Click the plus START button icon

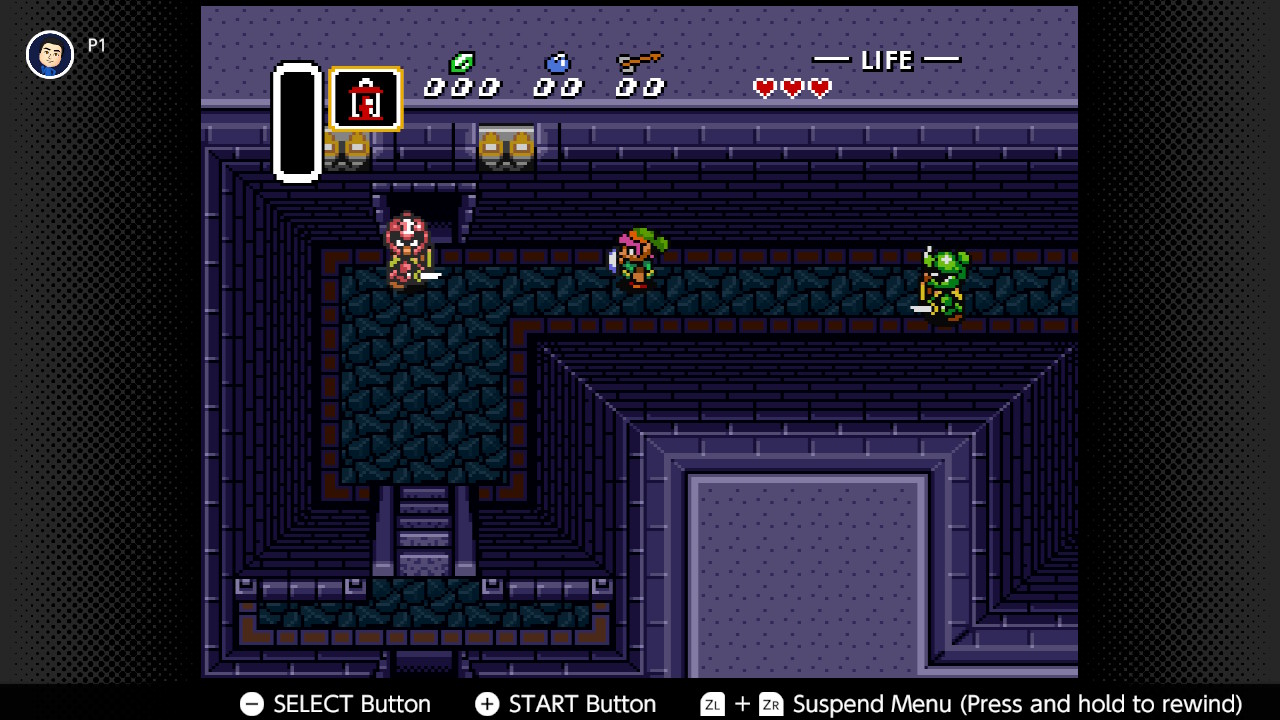(487, 704)
